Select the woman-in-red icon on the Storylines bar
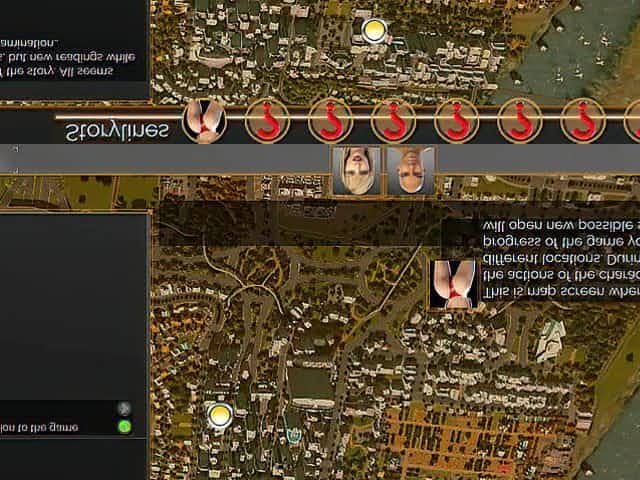640x480 pixels. (x=204, y=123)
